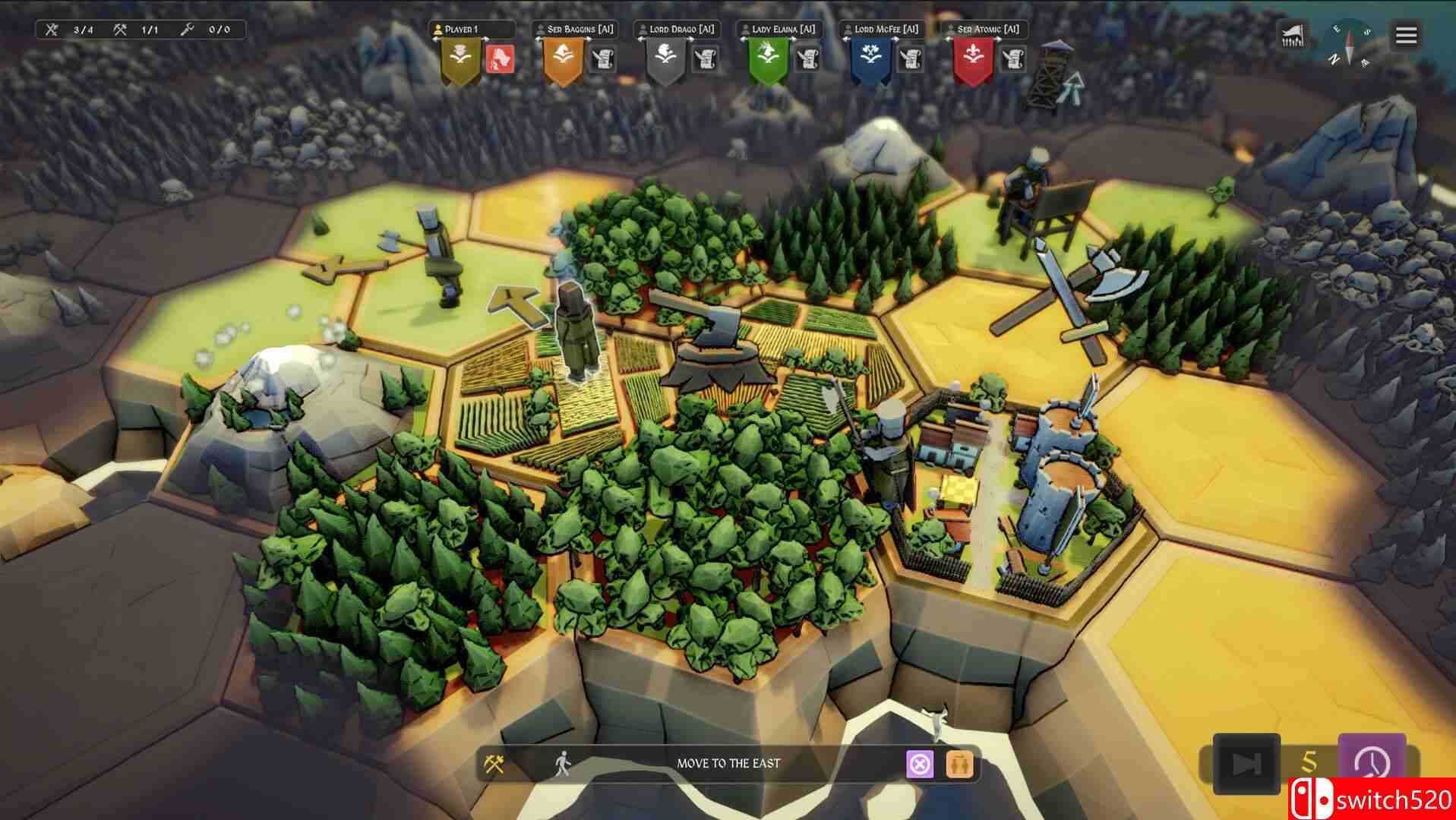The height and width of the screenshot is (820, 1456).
Task: Open Lady Elaina's diplomacy scroll
Action: coord(807,58)
